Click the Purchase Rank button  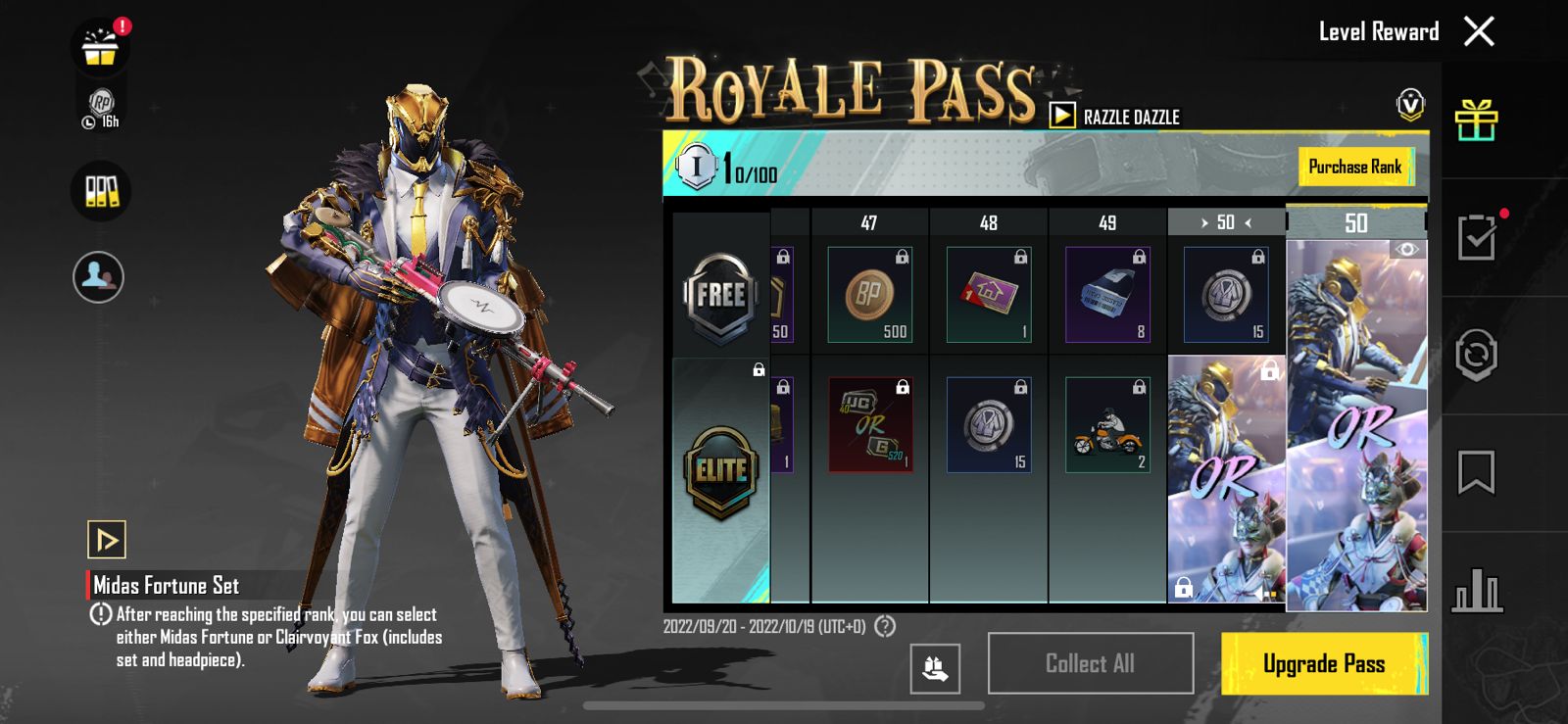[x=1356, y=167]
